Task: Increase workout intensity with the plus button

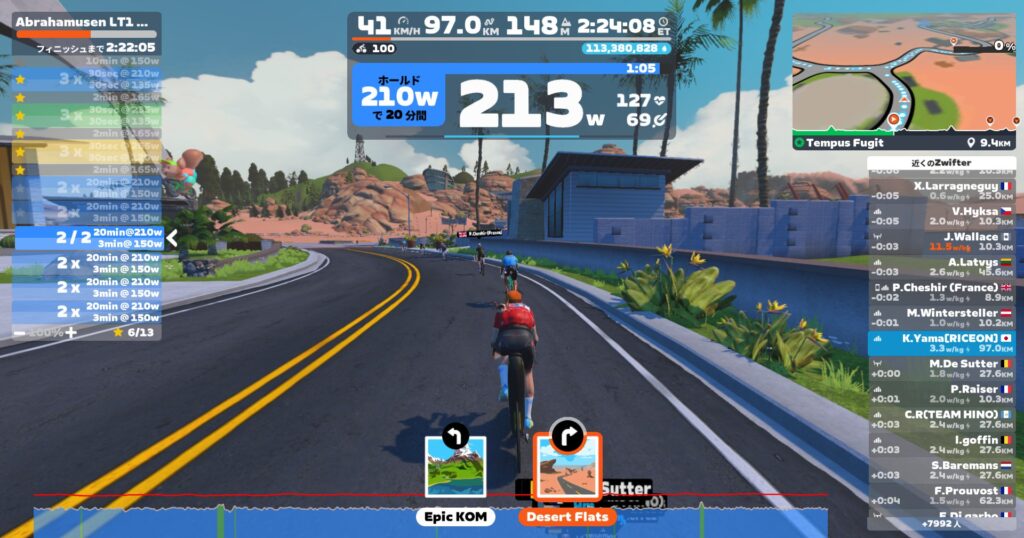Action: (70, 332)
